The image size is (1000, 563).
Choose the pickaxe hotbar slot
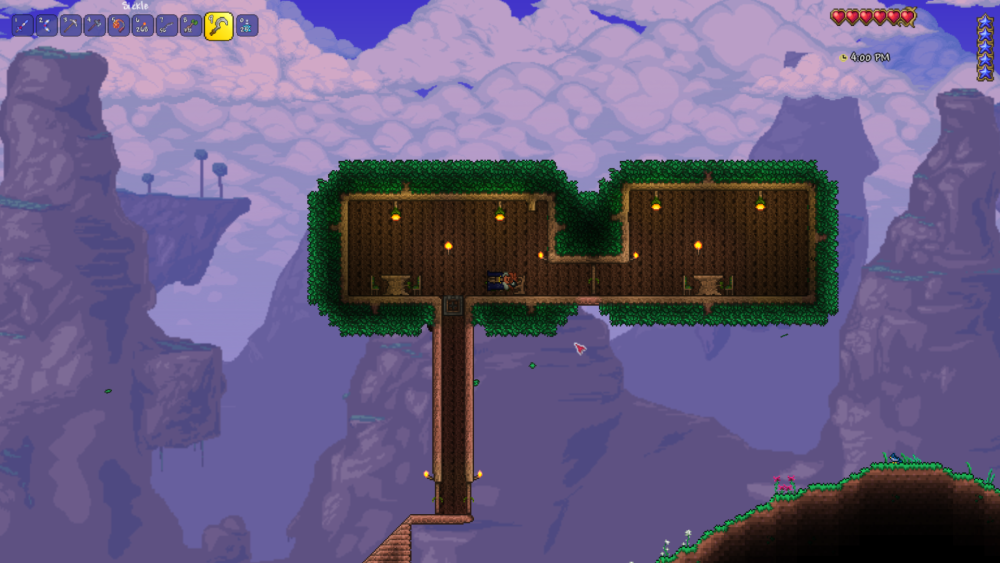click(x=71, y=25)
